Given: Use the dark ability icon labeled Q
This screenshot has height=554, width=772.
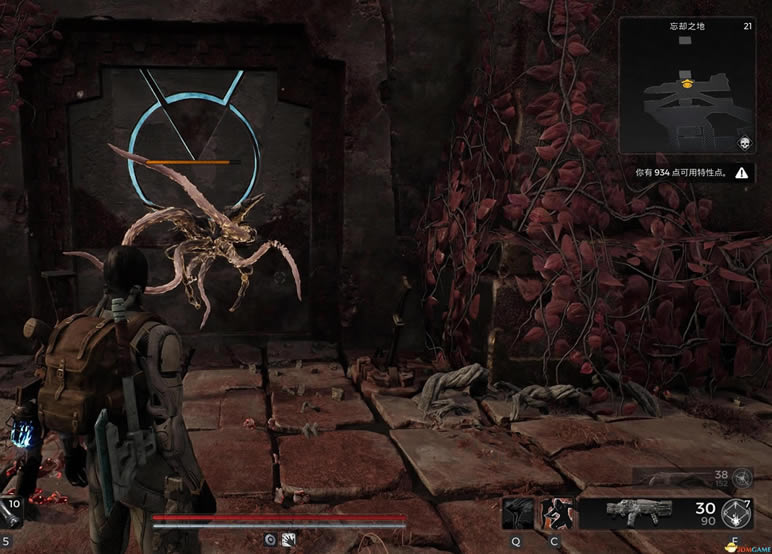Looking at the screenshot, I should [518, 514].
